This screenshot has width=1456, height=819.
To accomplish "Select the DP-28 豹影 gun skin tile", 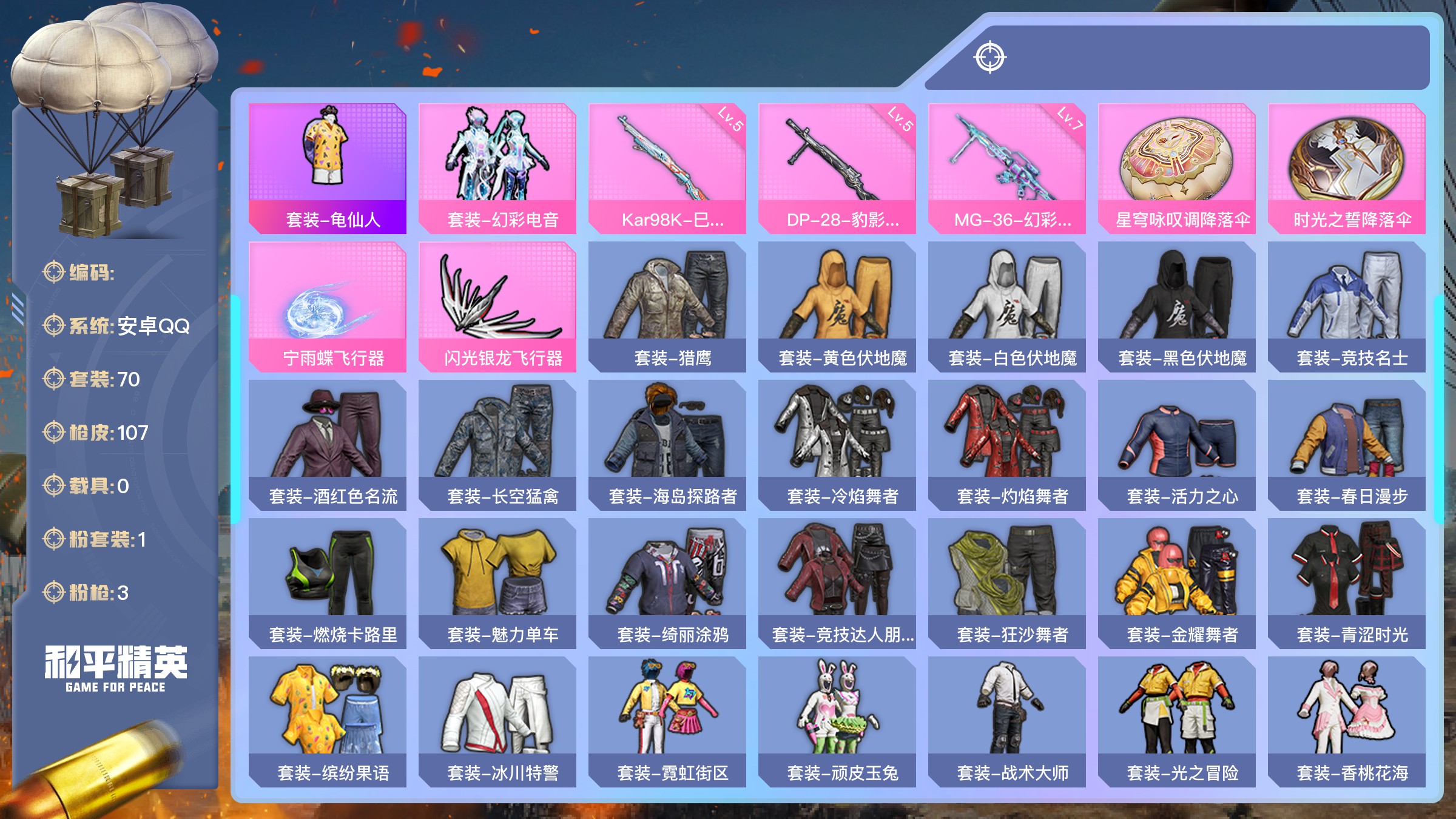I will [x=837, y=168].
